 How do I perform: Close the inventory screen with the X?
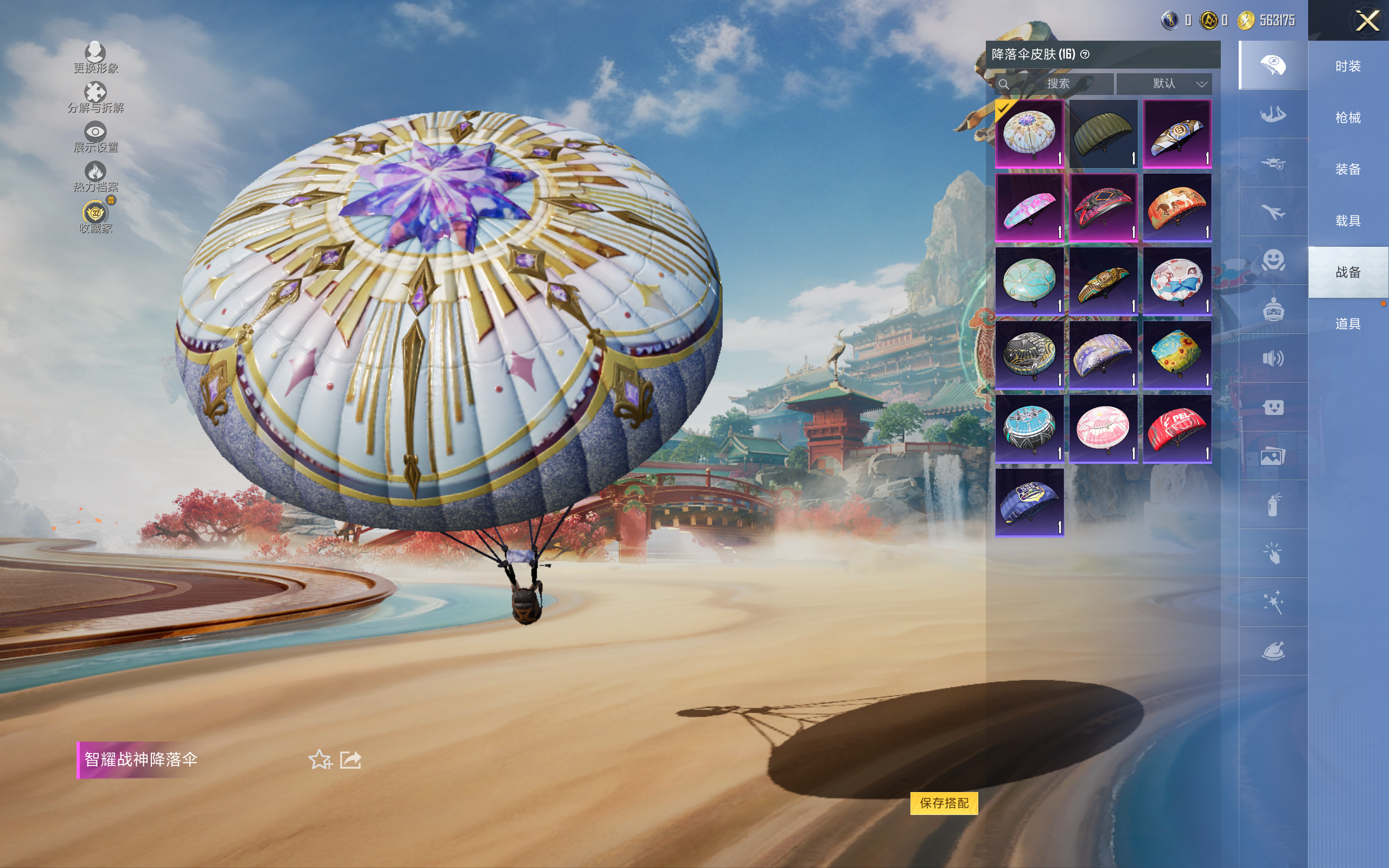tap(1367, 21)
